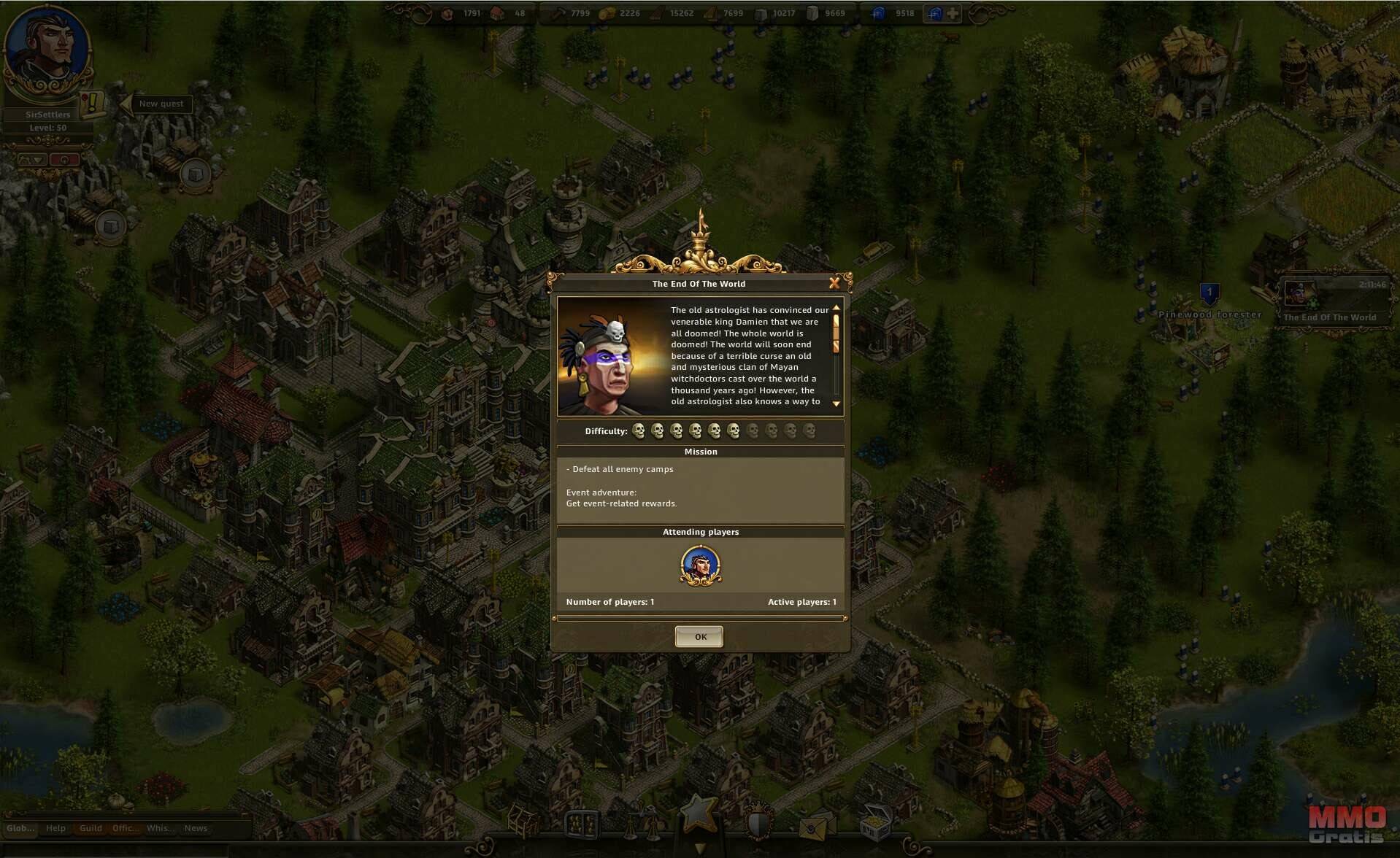This screenshot has height=858, width=1400.
Task: Select the attending player's avatar
Action: point(701,565)
